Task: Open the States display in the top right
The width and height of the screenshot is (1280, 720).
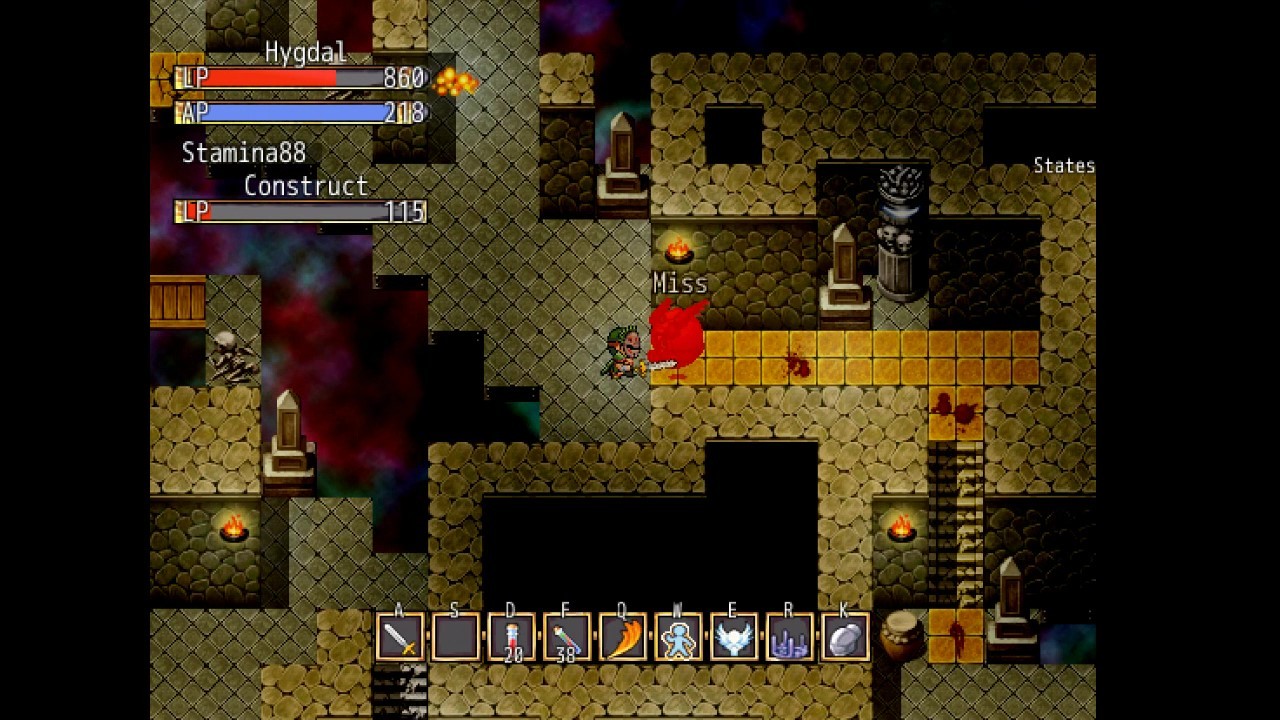Action: (1063, 165)
